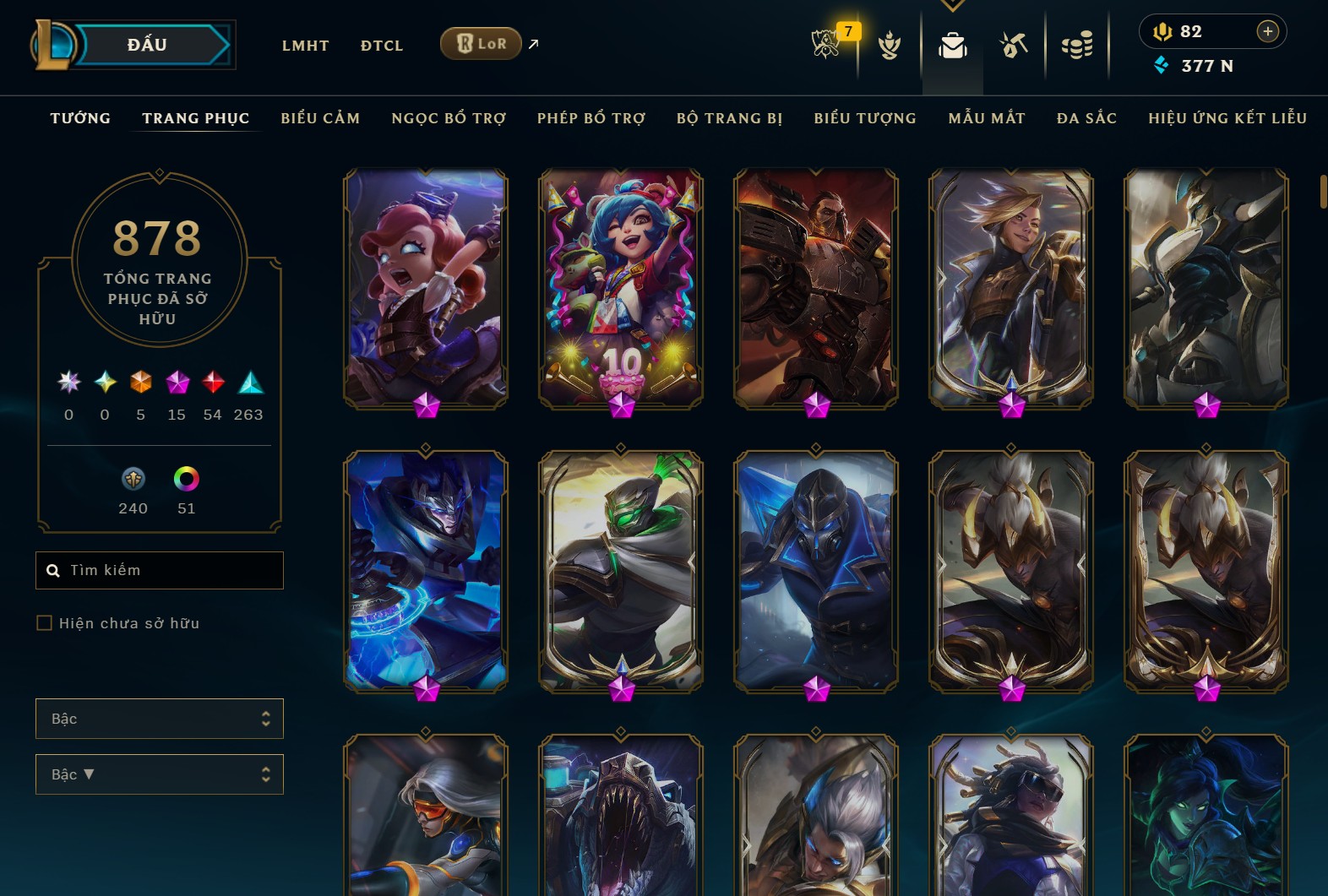The width and height of the screenshot is (1328, 896).
Task: Expand the LoR external link
Action: [x=532, y=44]
